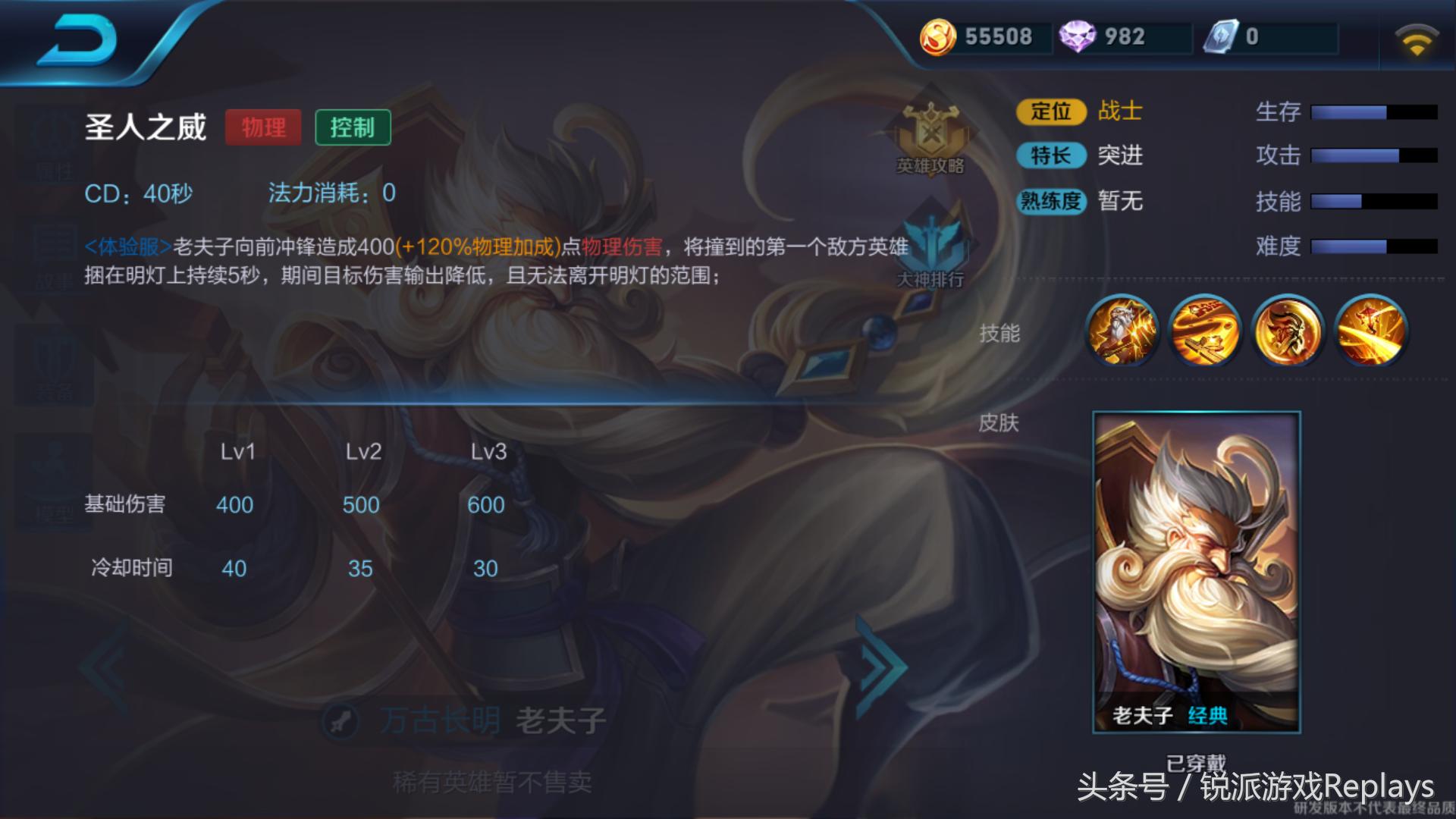The height and width of the screenshot is (819, 1456).
Task: Select the first skill icon 圣人之威
Action: [x=1122, y=331]
